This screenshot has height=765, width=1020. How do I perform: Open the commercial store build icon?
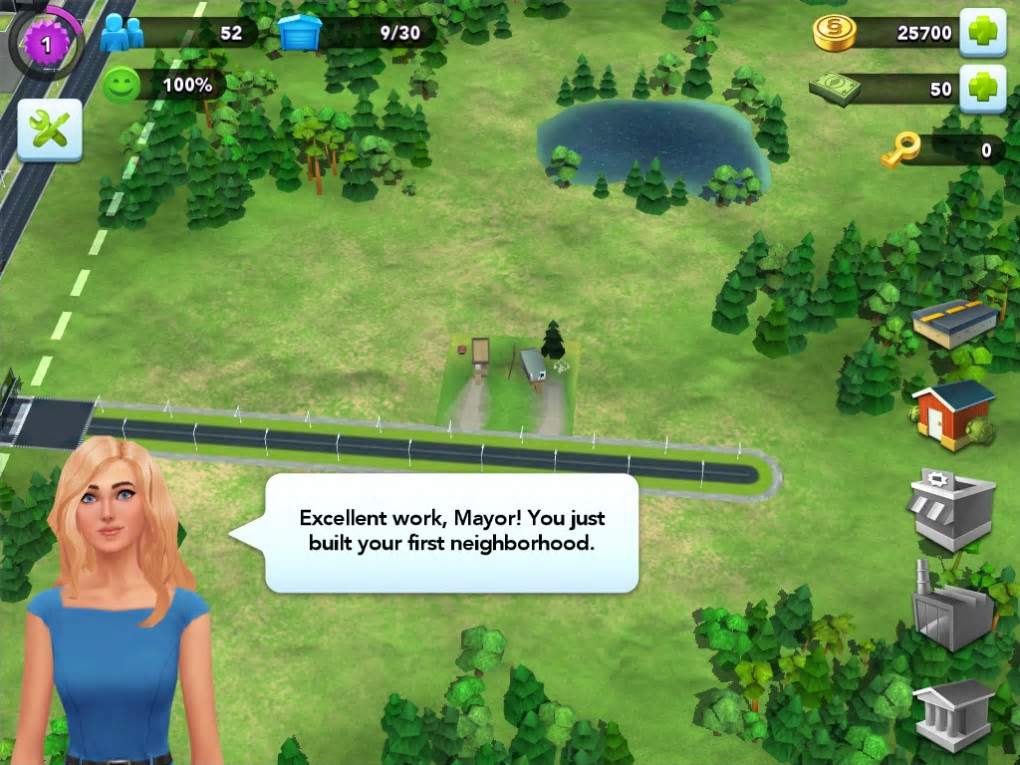[x=951, y=508]
